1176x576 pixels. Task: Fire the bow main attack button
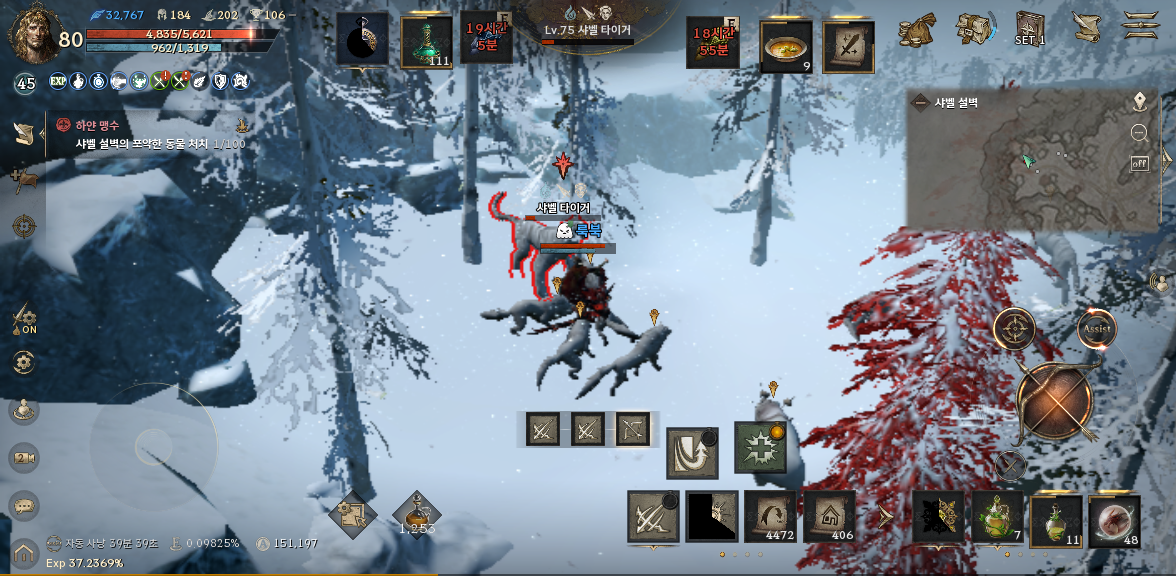[x=1055, y=401]
